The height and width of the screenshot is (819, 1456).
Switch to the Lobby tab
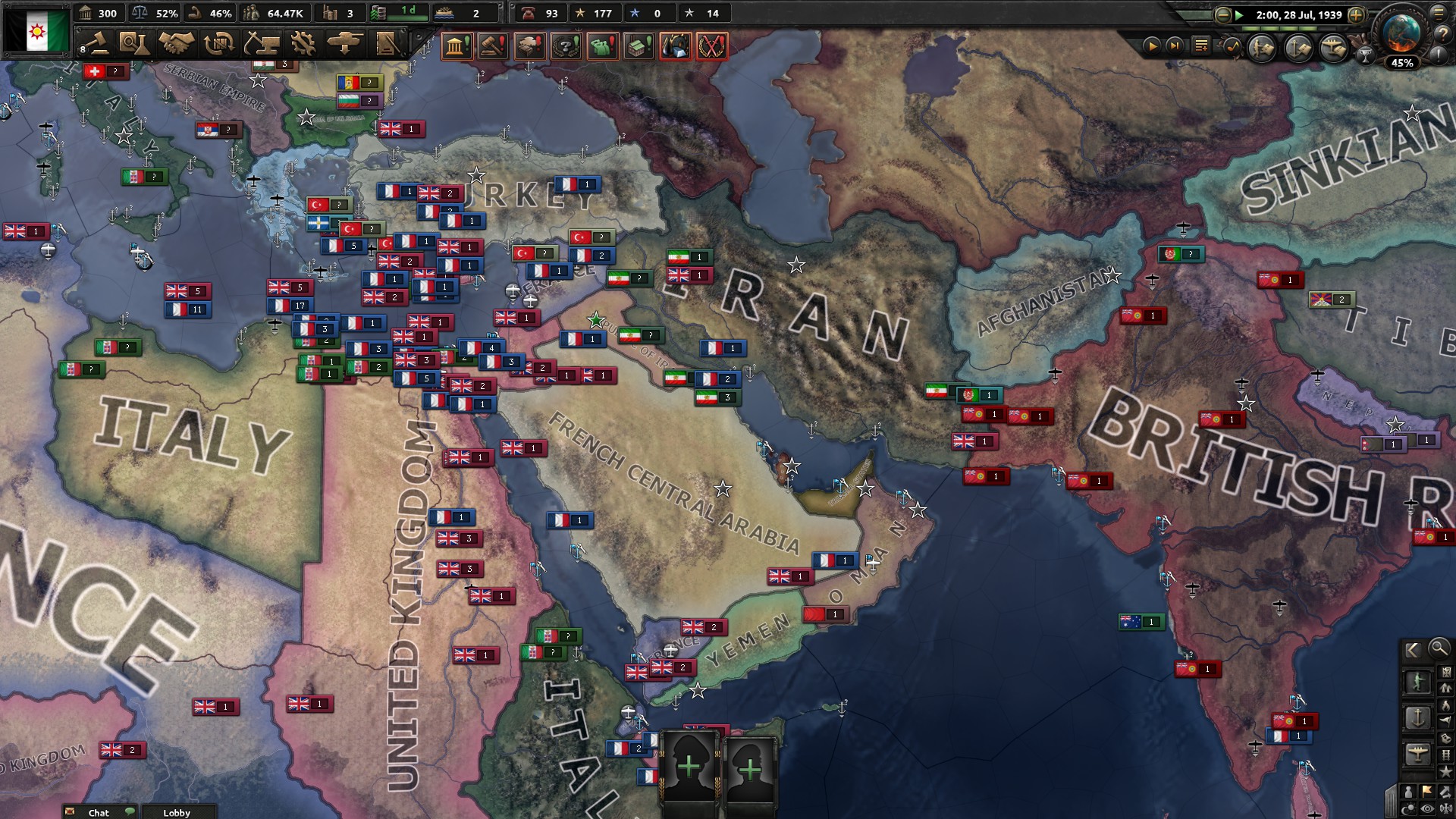tap(177, 813)
